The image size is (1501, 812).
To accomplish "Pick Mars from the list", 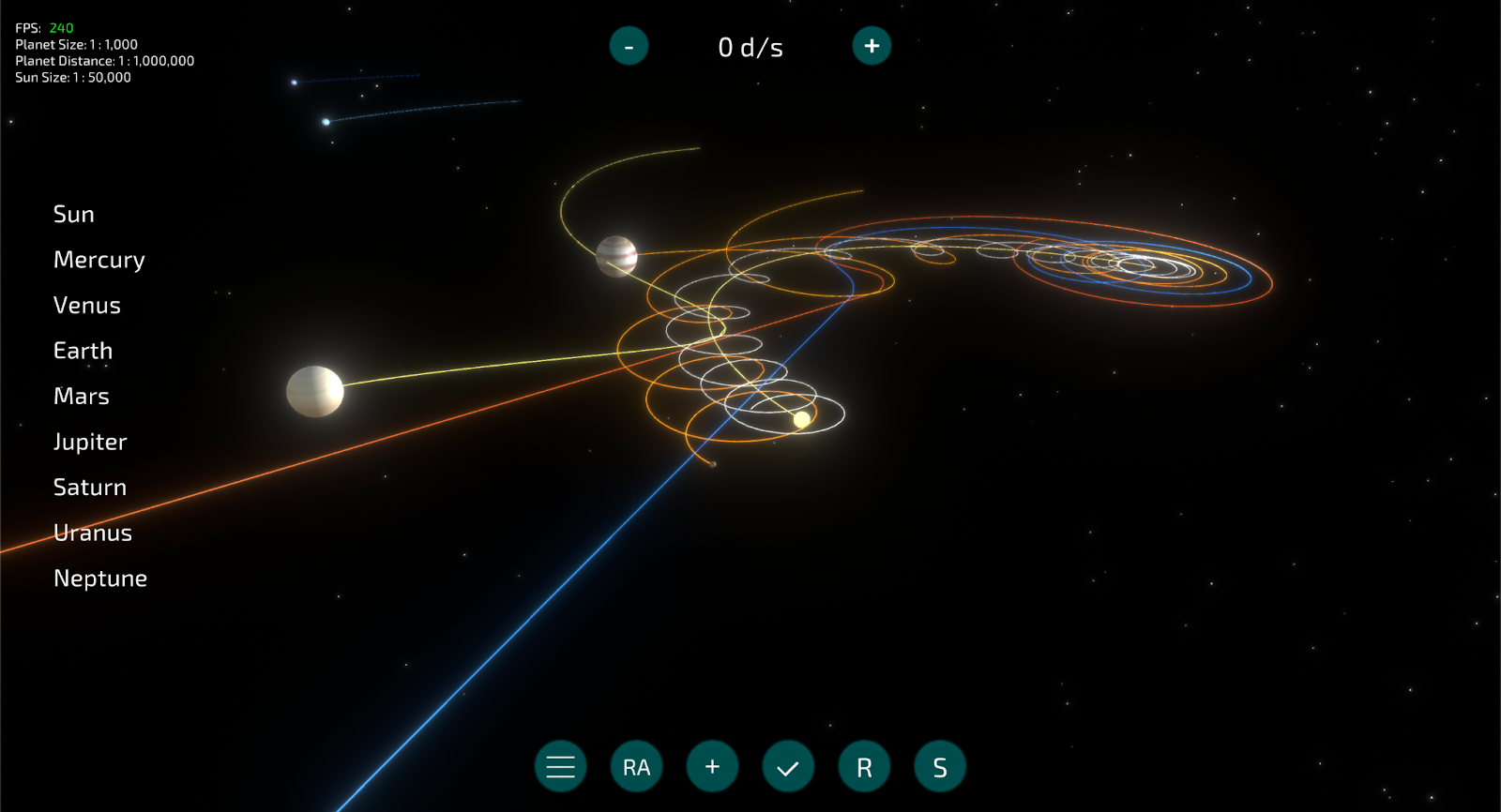I will [82, 397].
